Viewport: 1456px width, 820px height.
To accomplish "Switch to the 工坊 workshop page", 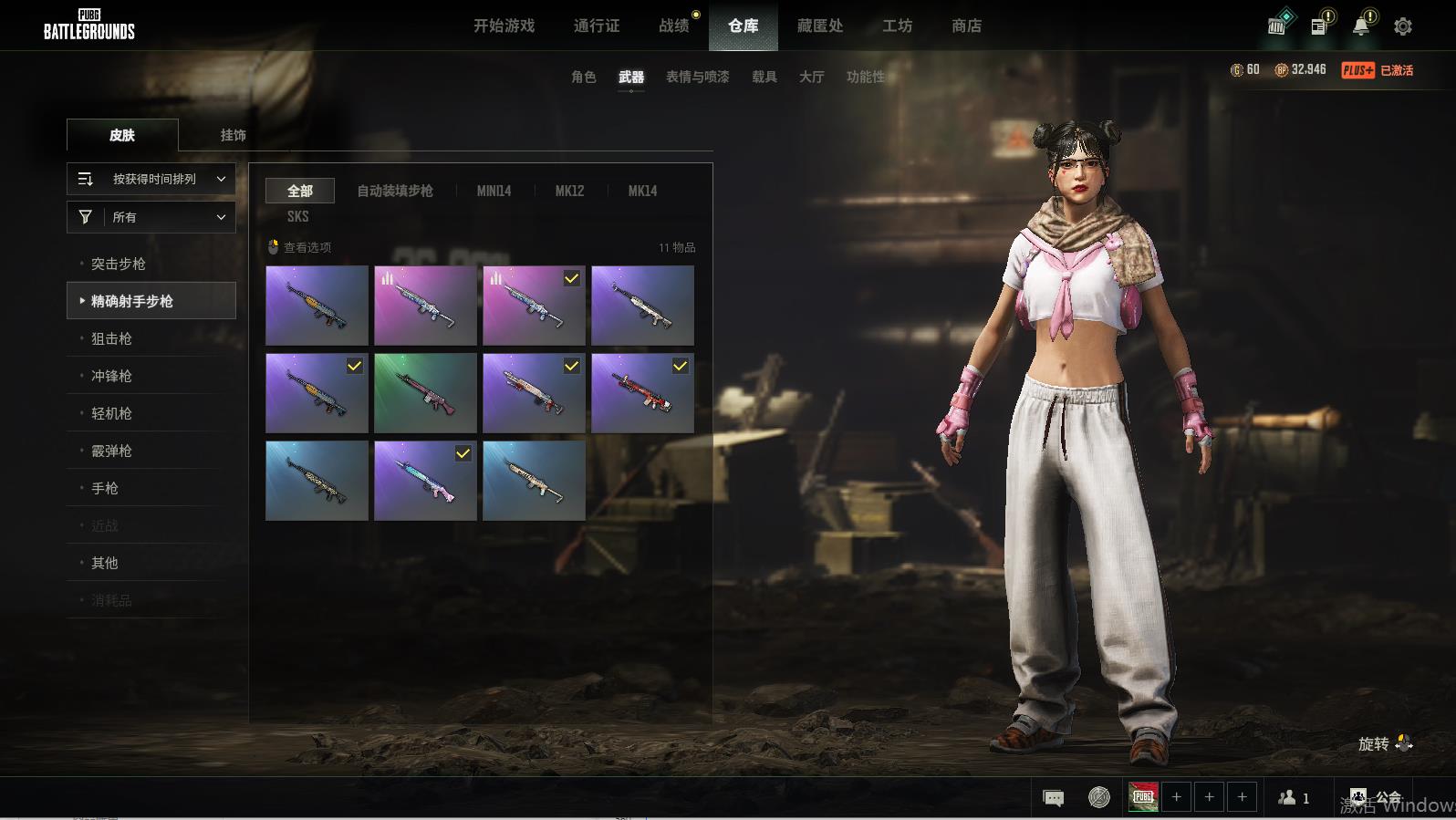I will 897,26.
